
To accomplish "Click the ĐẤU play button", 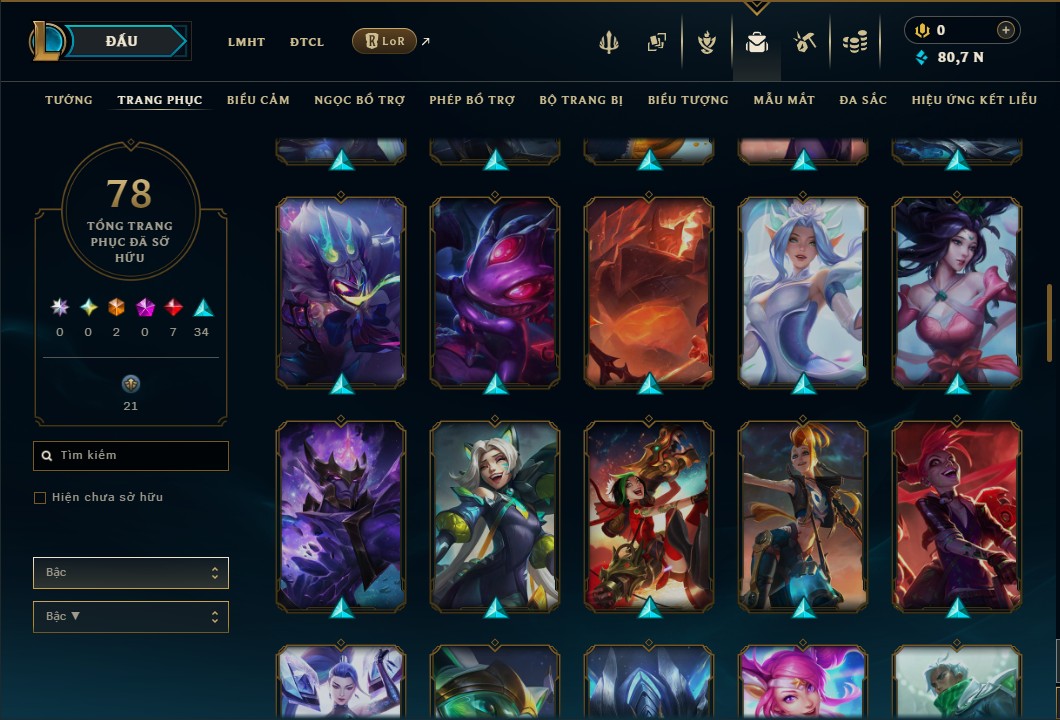I will tap(121, 41).
